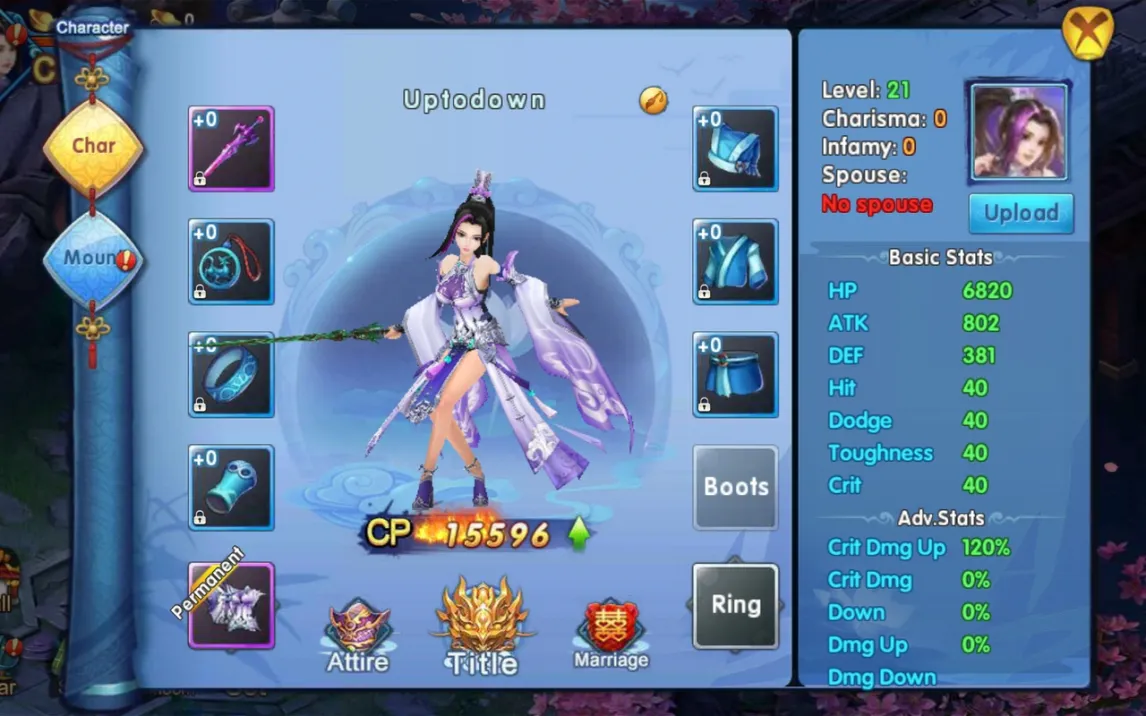This screenshot has width=1146, height=716.
Task: Switch to the Char tab
Action: (x=93, y=147)
